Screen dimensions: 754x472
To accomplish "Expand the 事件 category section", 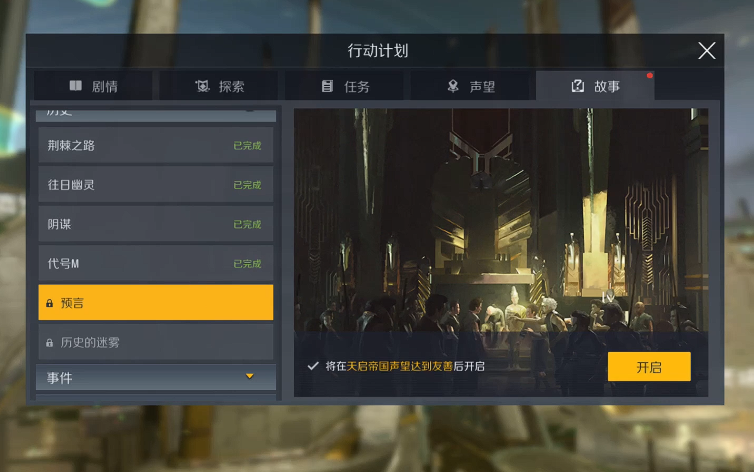I will pyautogui.click(x=155, y=378).
